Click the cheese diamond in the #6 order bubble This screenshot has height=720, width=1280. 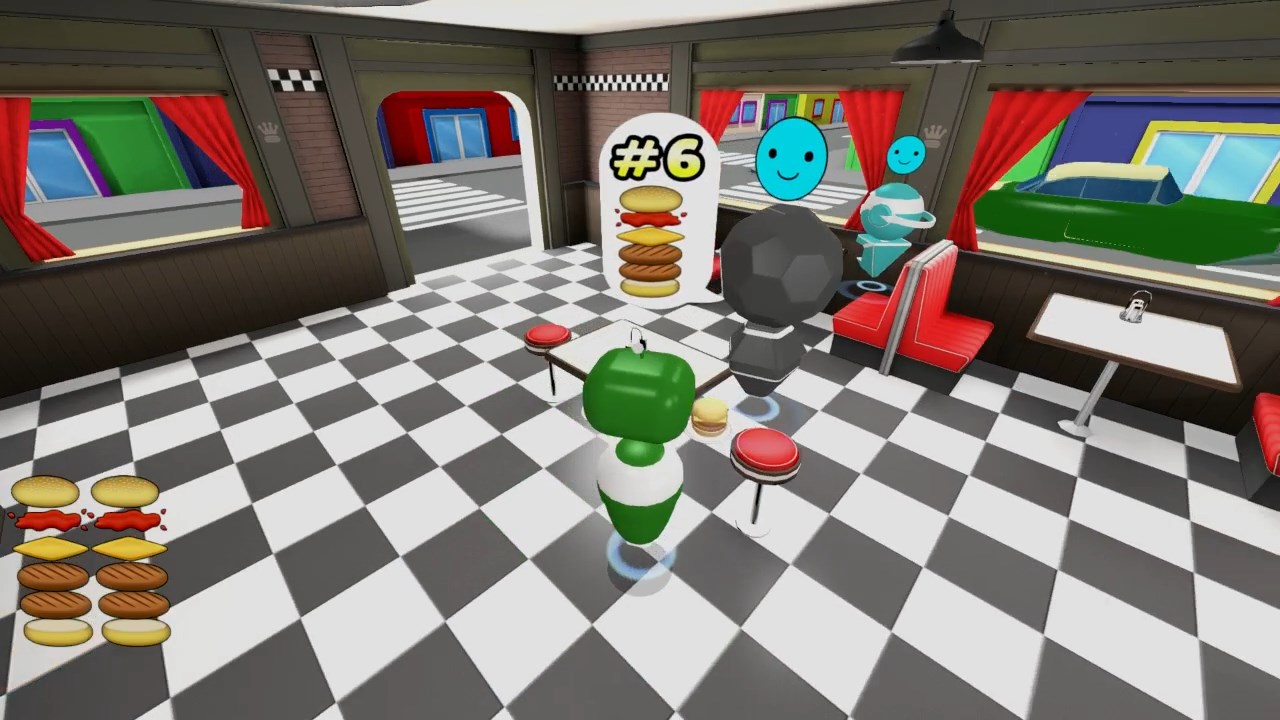(x=651, y=238)
